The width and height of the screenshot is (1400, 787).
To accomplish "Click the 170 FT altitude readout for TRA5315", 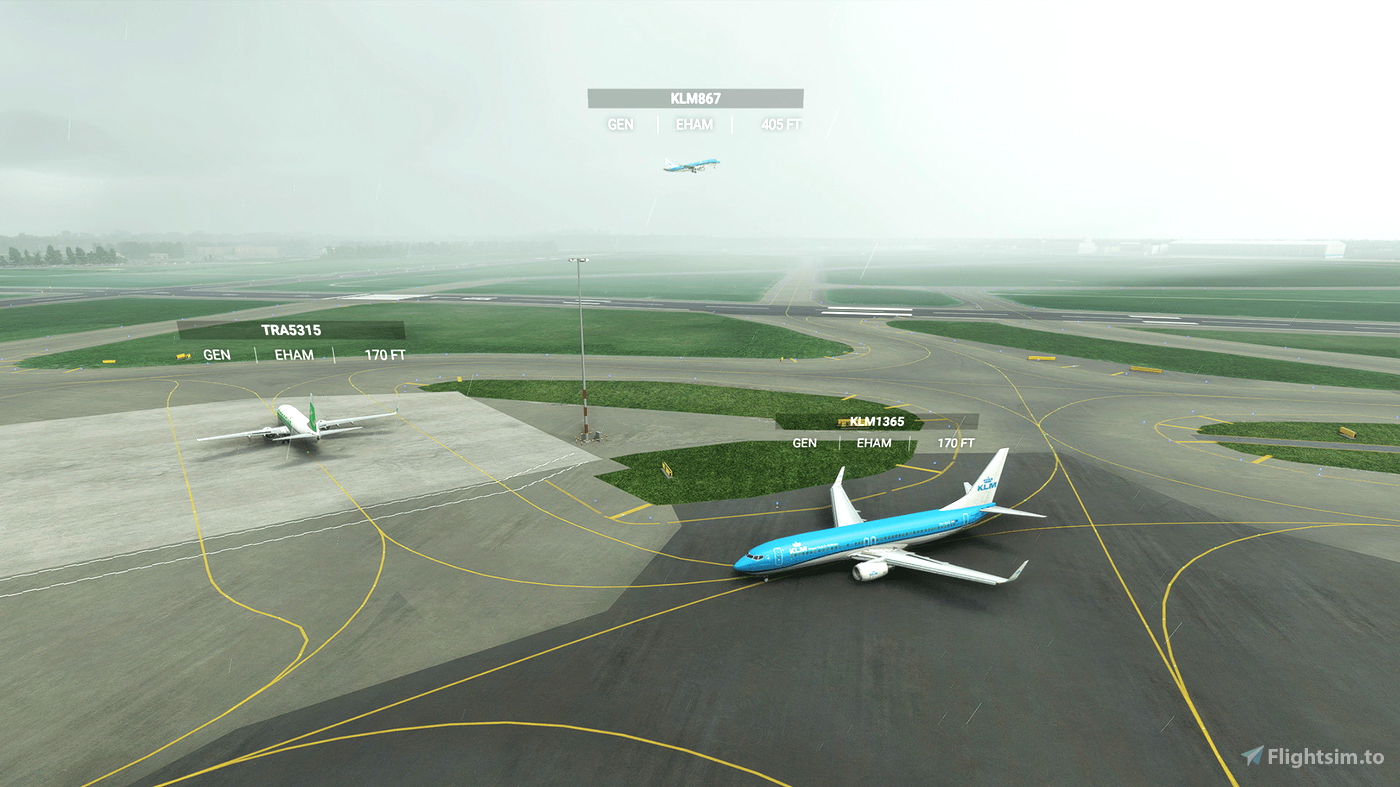I will tap(386, 354).
